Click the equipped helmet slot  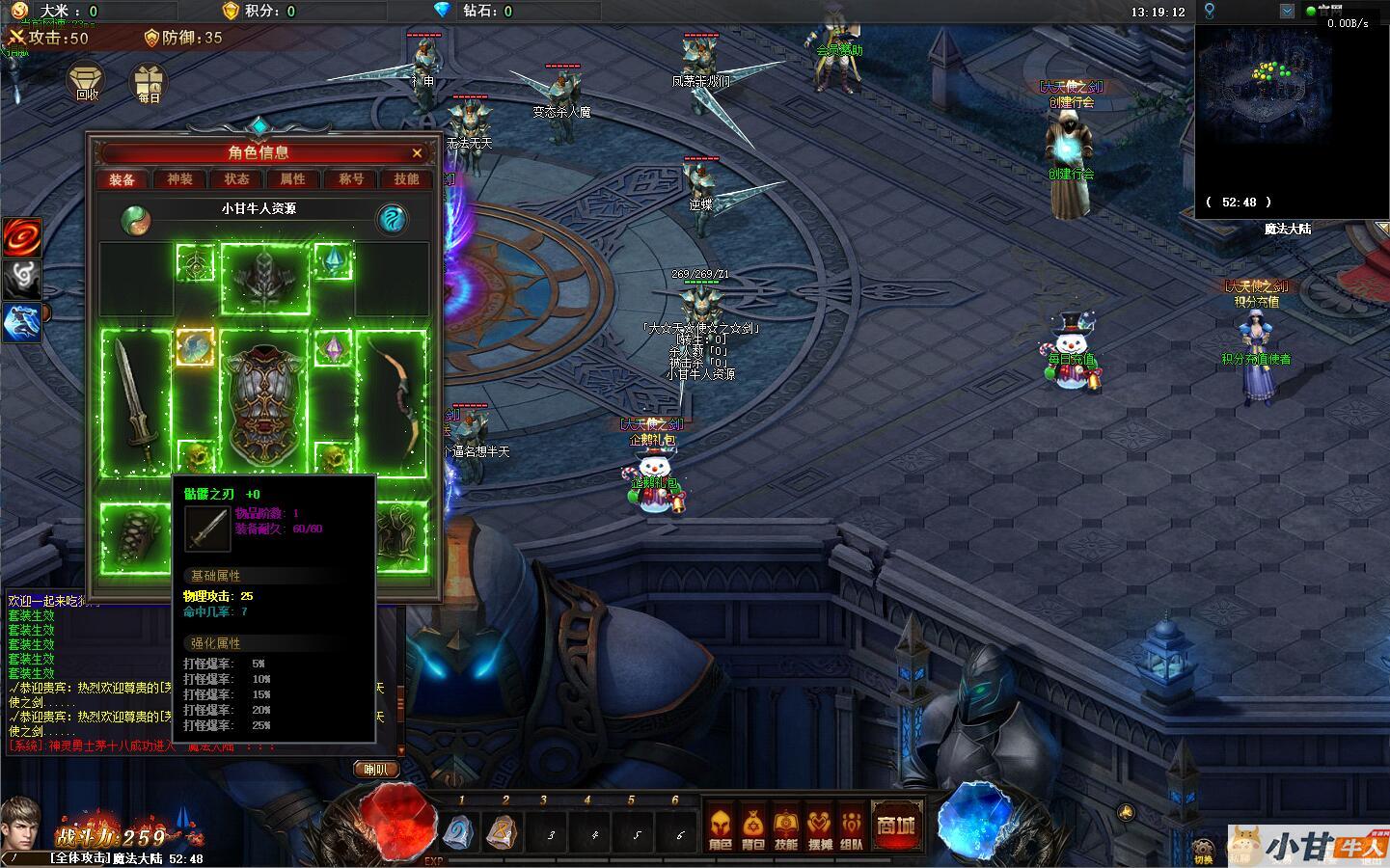265,278
